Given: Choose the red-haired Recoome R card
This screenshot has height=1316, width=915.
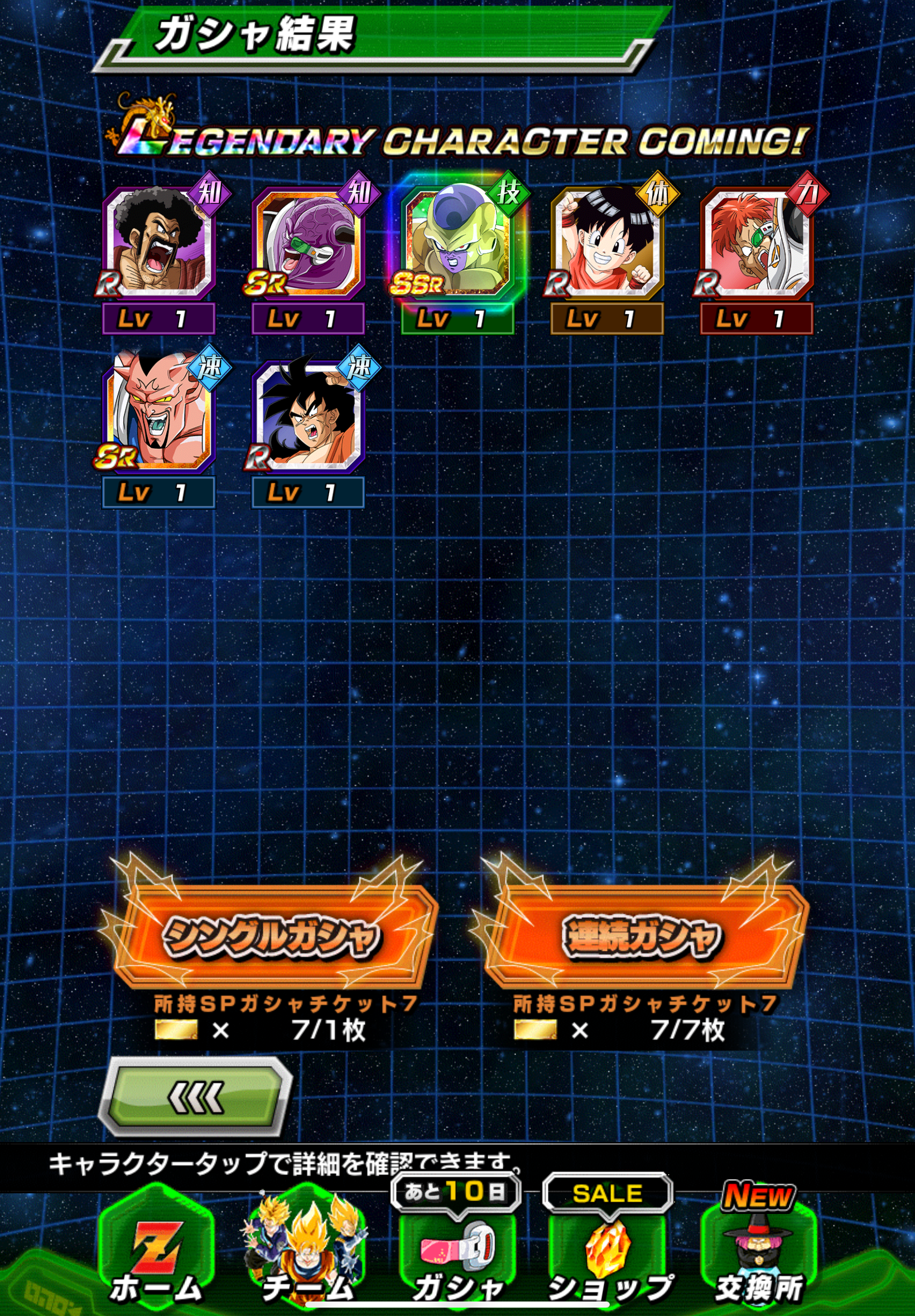Looking at the screenshot, I should click(x=756, y=244).
